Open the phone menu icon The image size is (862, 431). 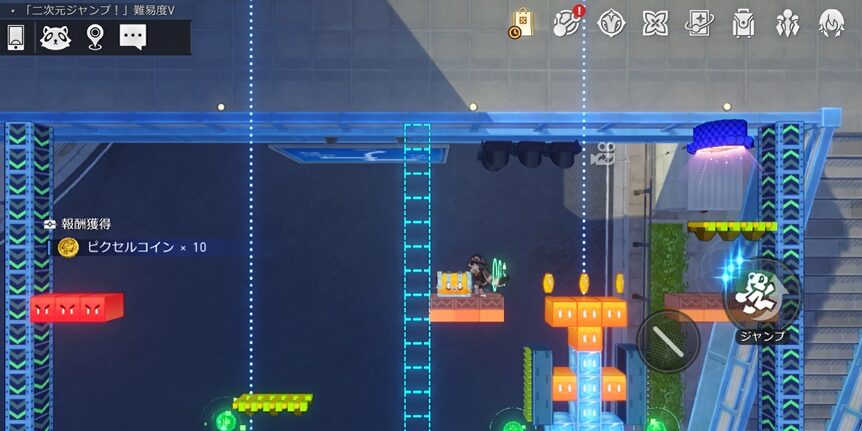click(16, 37)
